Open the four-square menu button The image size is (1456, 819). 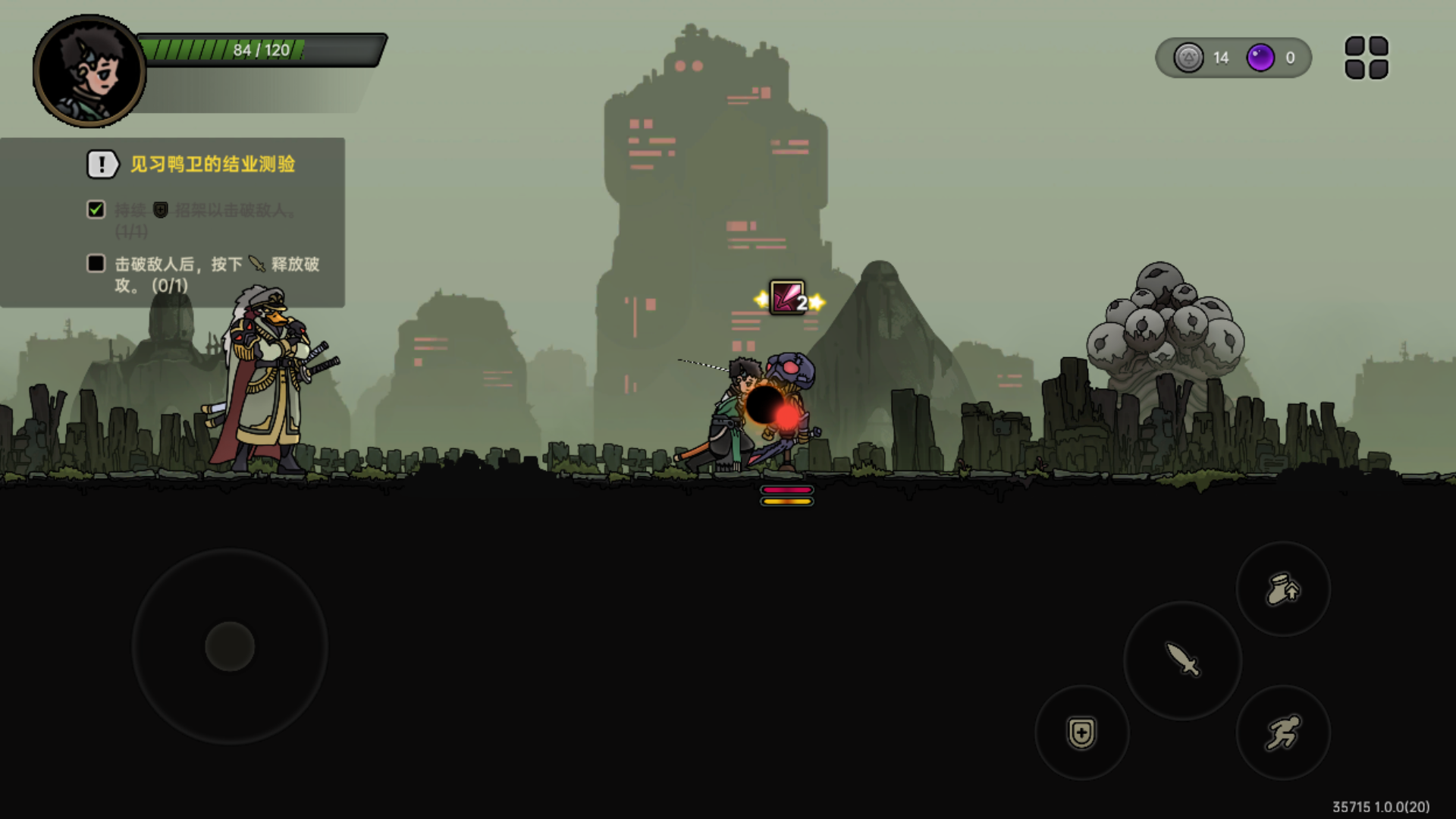[x=1367, y=58]
